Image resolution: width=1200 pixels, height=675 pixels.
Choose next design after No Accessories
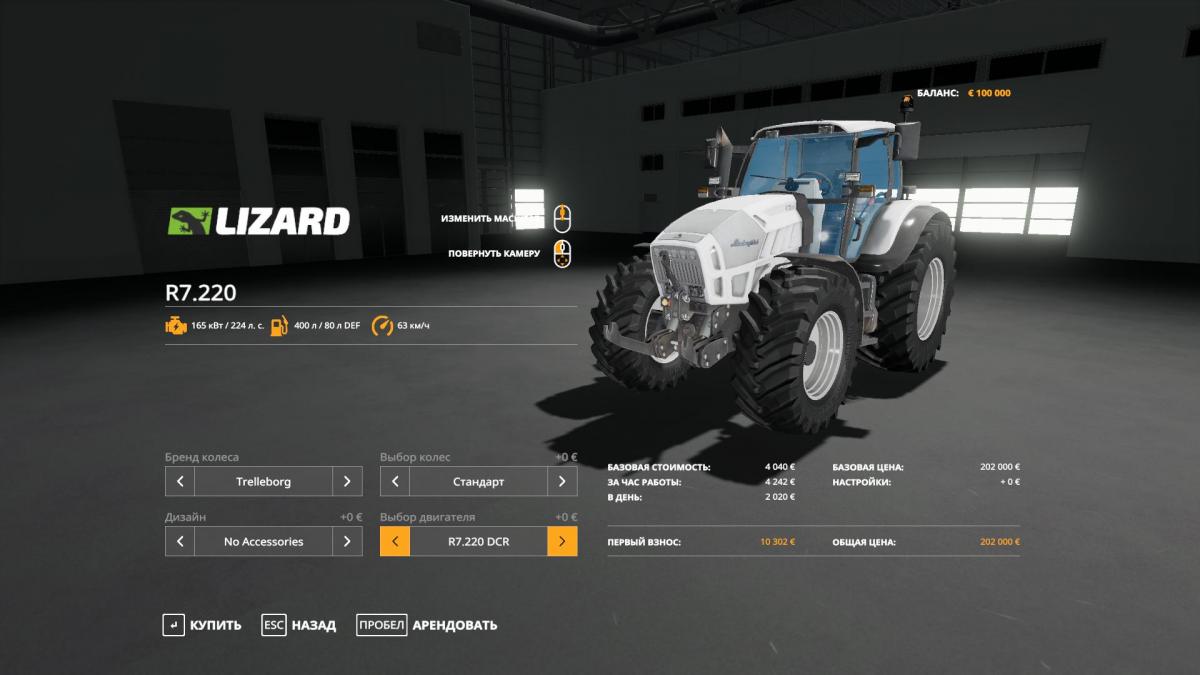pos(347,541)
